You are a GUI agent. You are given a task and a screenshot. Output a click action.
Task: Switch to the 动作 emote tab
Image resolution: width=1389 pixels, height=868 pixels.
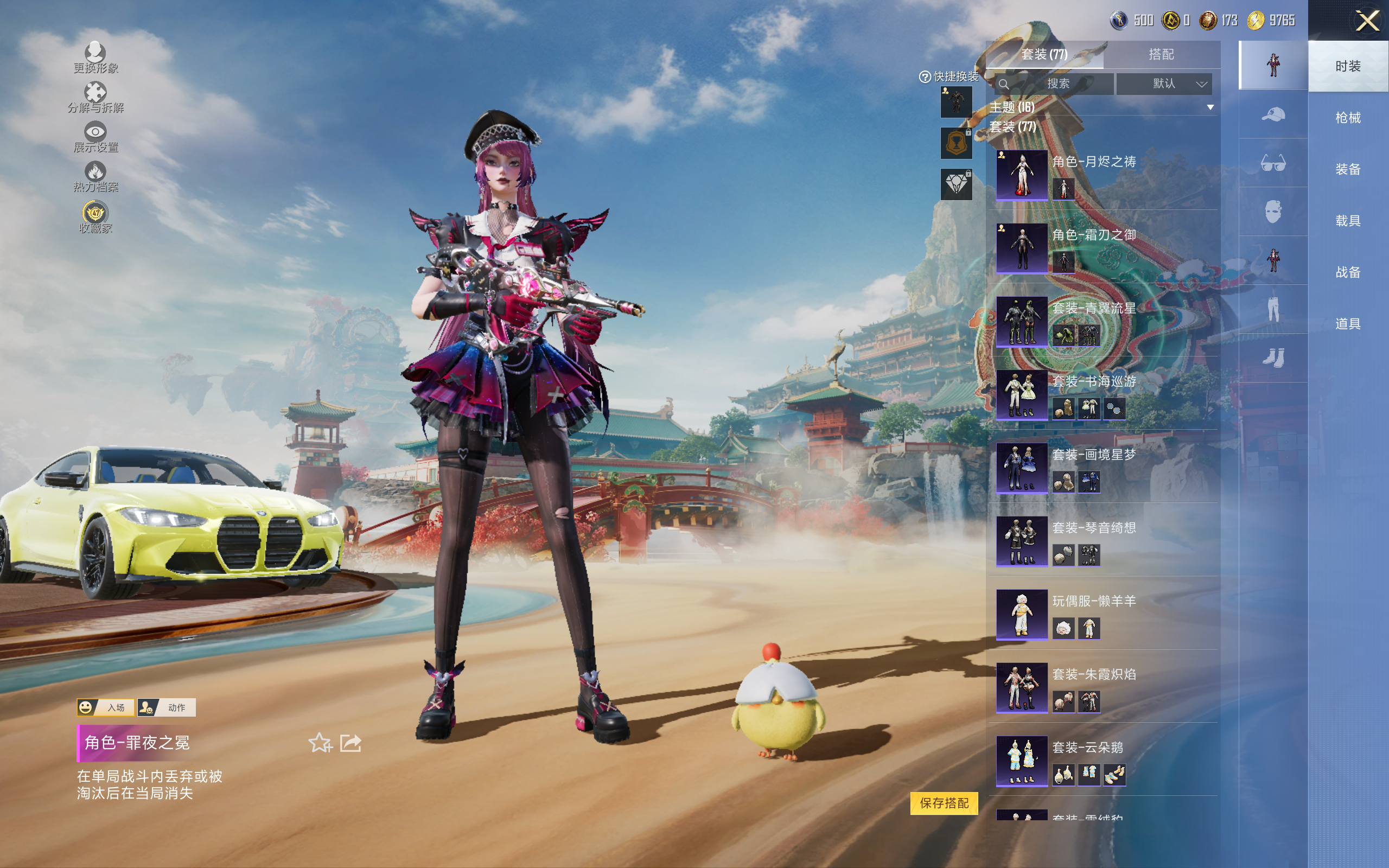[167, 707]
